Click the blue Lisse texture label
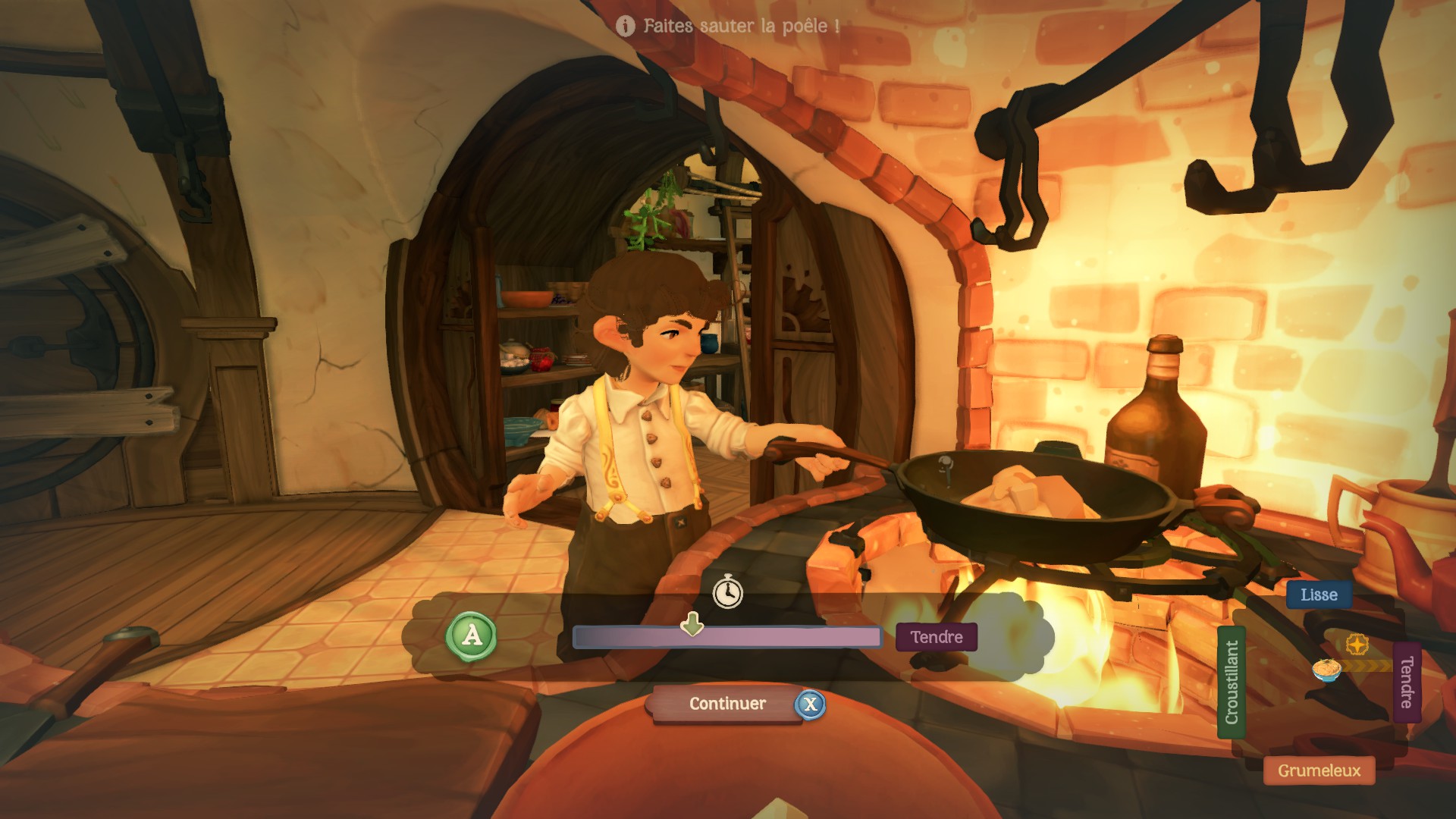1456x819 pixels. pos(1319,595)
